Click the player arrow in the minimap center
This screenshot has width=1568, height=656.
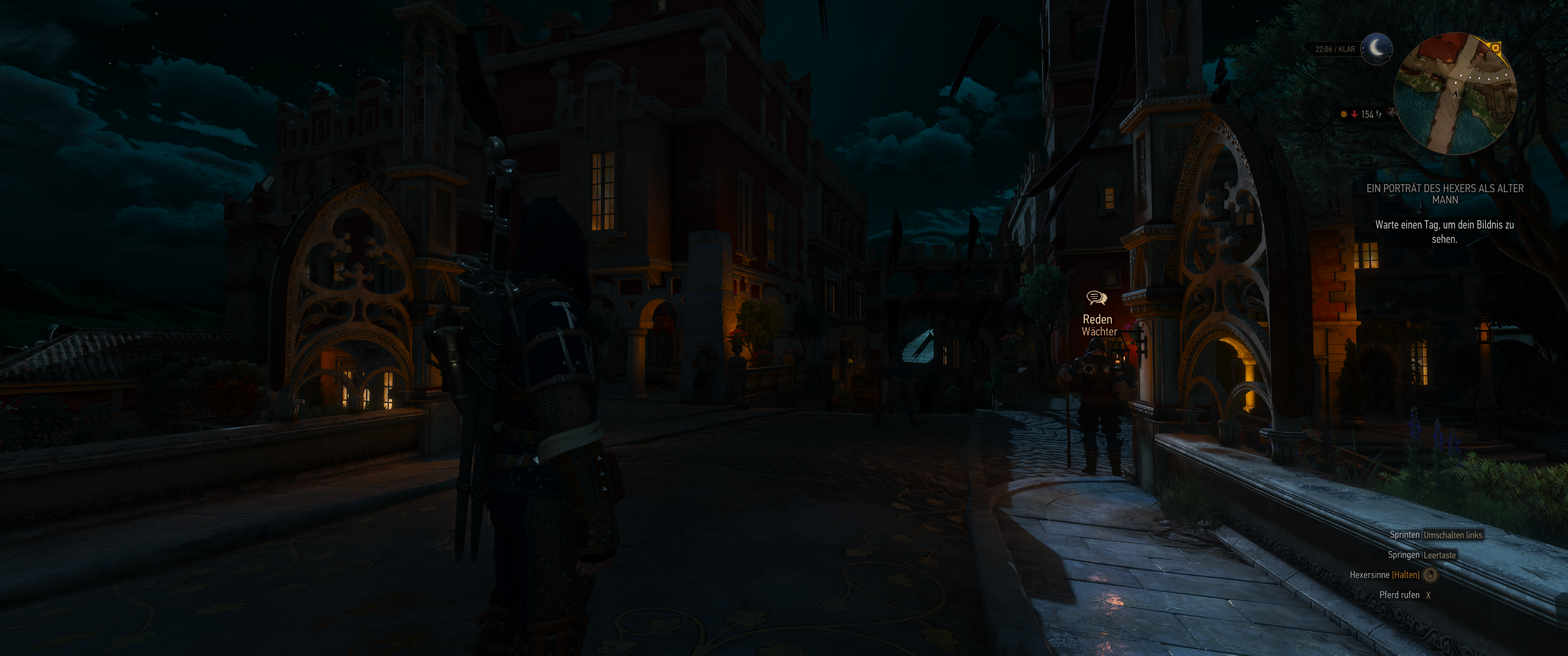[1455, 95]
